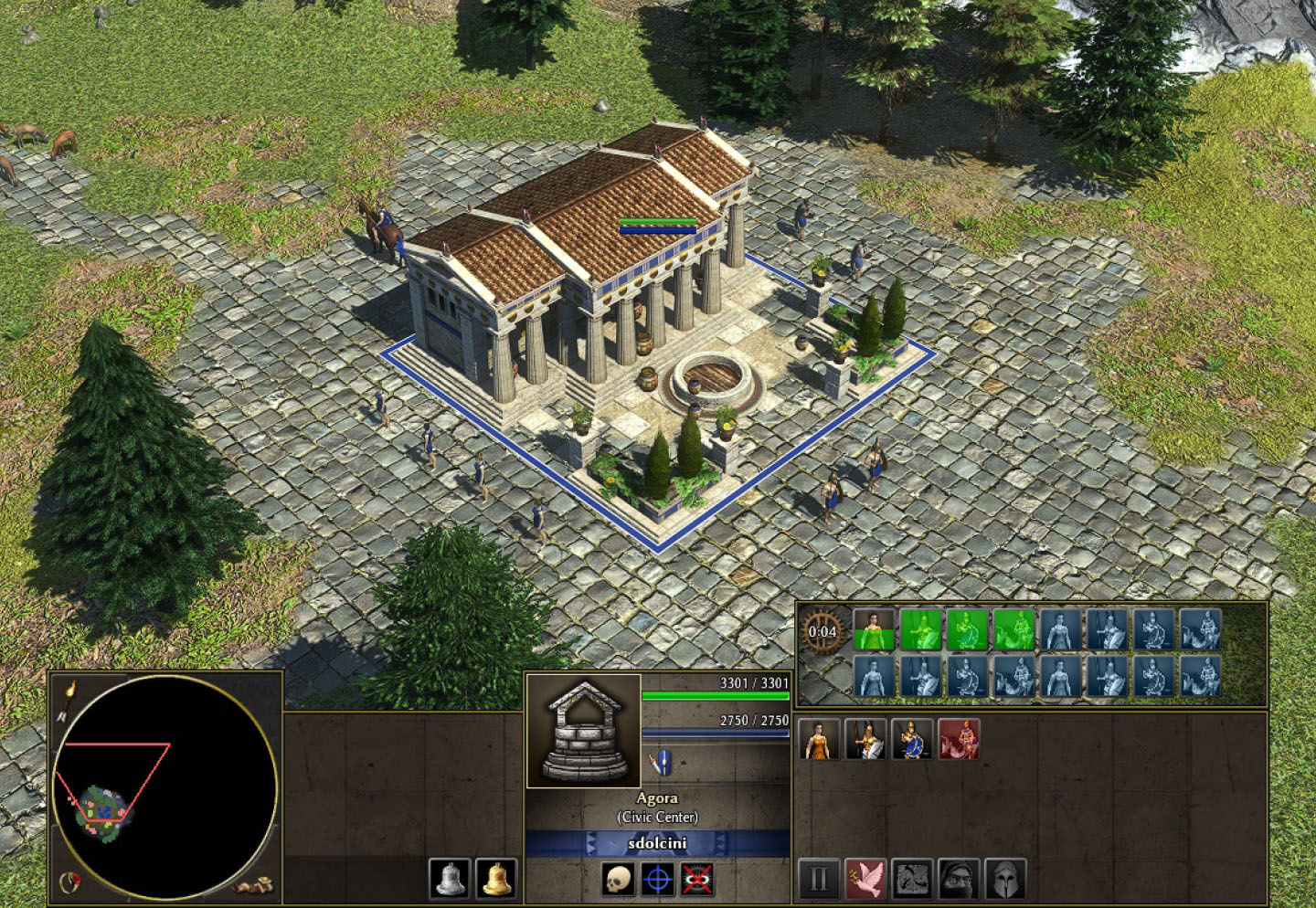Select the red-tinted cavalry training icon
1316x908 pixels.
tap(958, 739)
